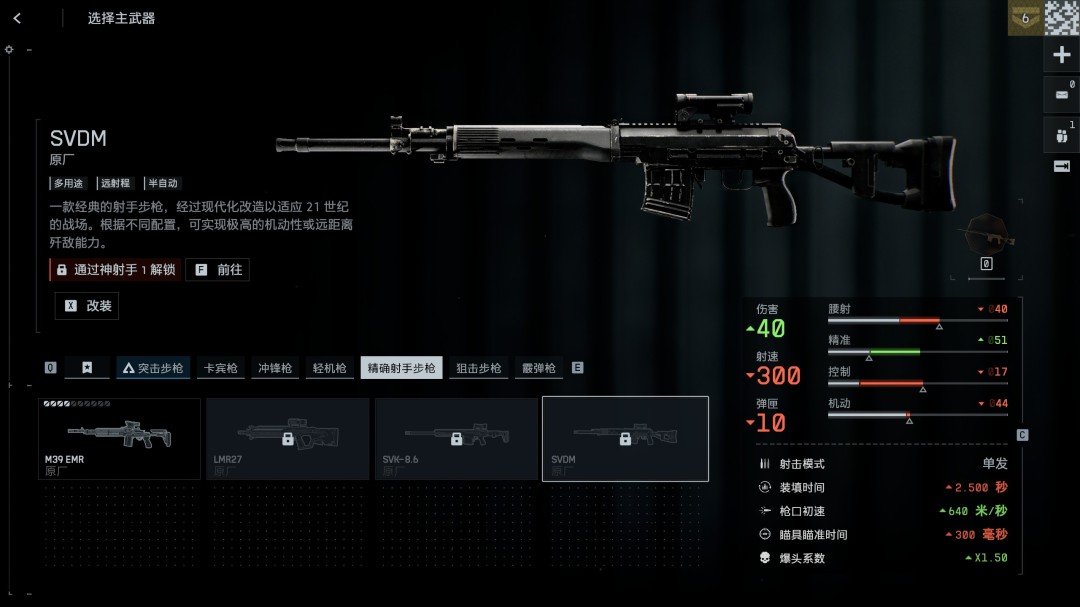Image resolution: width=1080 pixels, height=607 pixels.
Task: Click the 前往 go-to button
Action: point(218,270)
